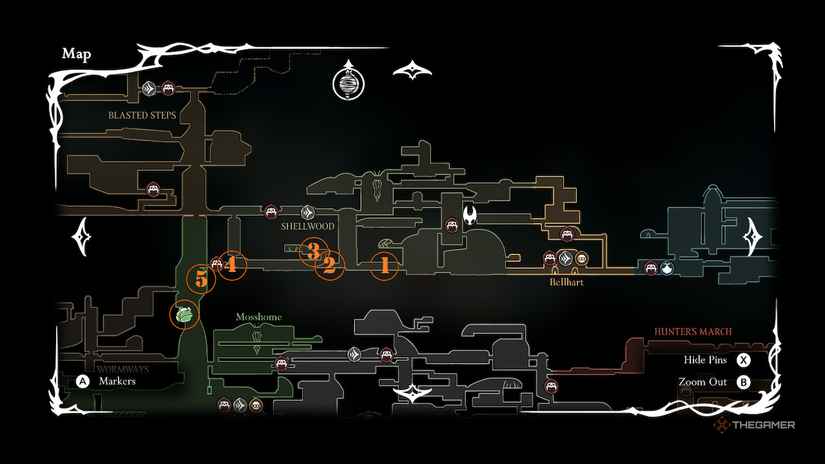Select the blue bell pin east of Bellhart
The height and width of the screenshot is (464, 825).
666,268
